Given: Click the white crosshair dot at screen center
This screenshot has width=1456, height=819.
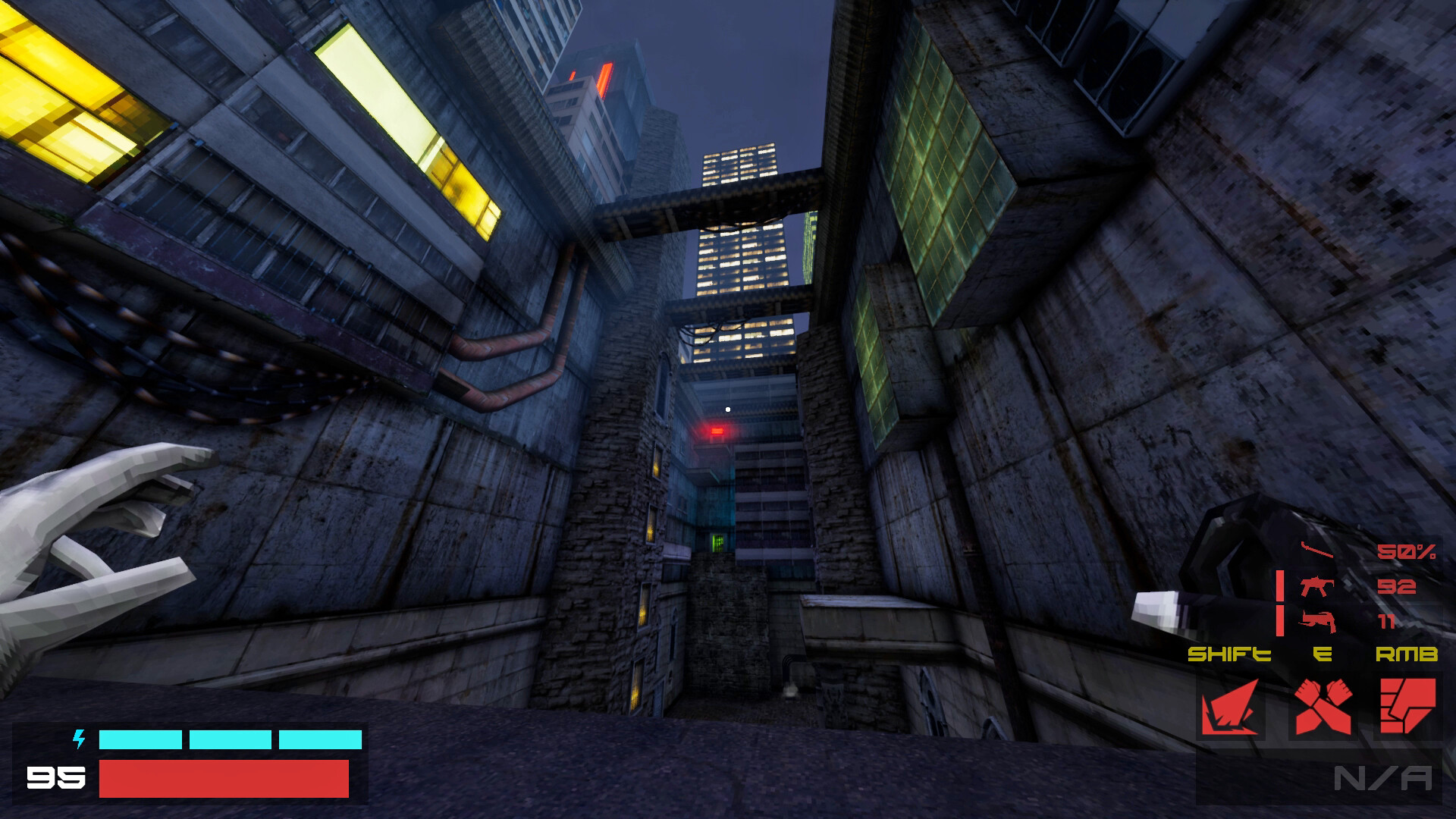Looking at the screenshot, I should pos(728,408).
